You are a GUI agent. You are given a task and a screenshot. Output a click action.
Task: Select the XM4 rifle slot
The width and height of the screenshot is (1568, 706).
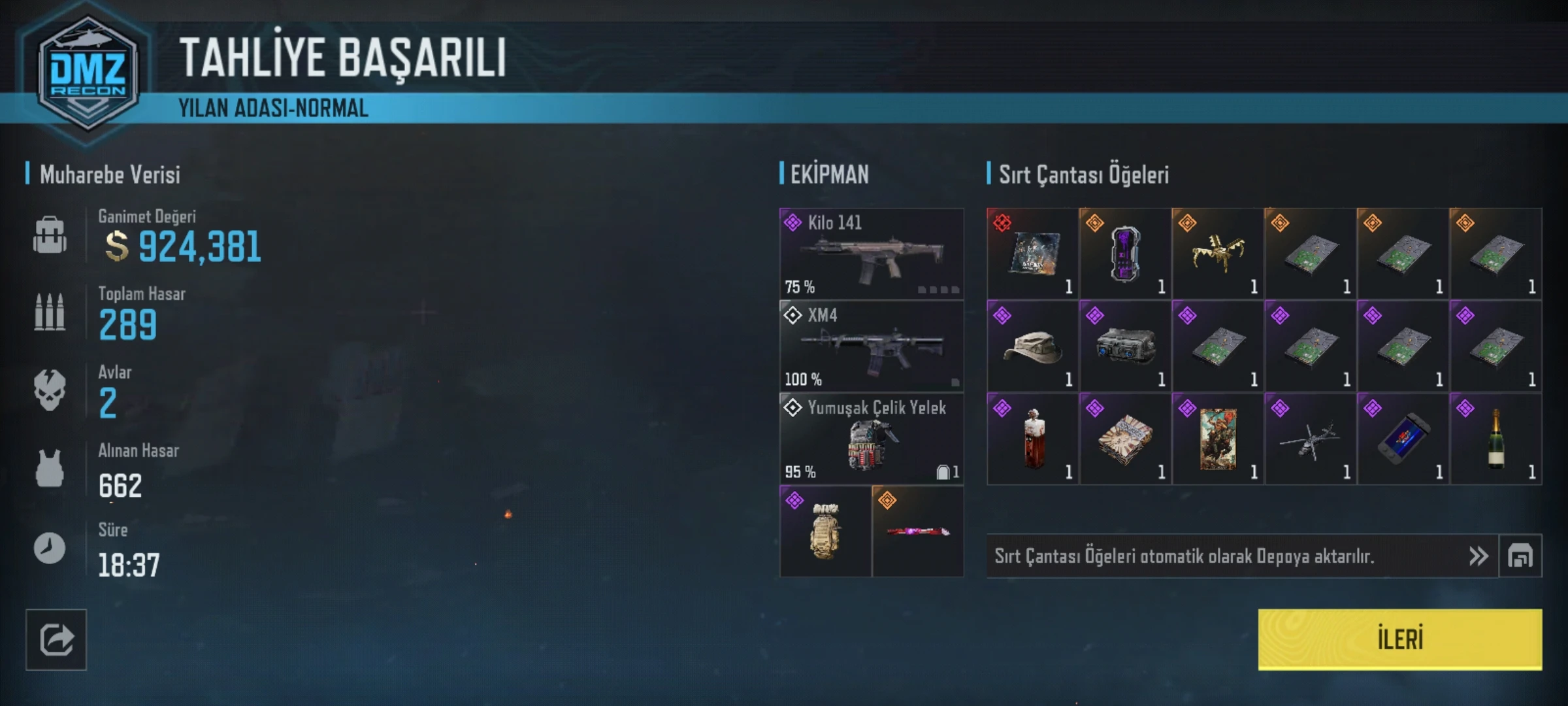pos(871,346)
